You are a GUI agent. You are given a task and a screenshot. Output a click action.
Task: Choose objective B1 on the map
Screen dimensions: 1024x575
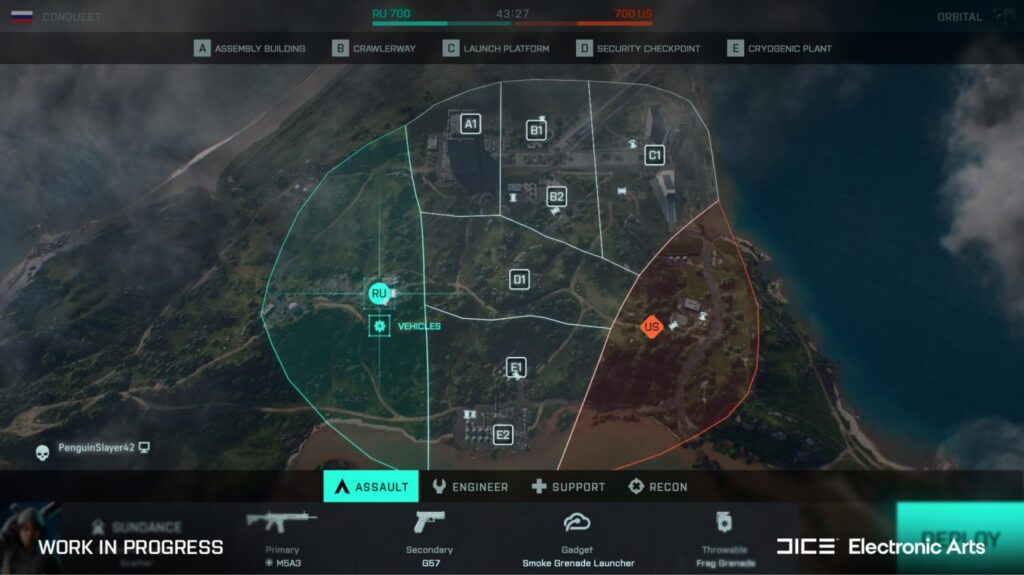(536, 130)
